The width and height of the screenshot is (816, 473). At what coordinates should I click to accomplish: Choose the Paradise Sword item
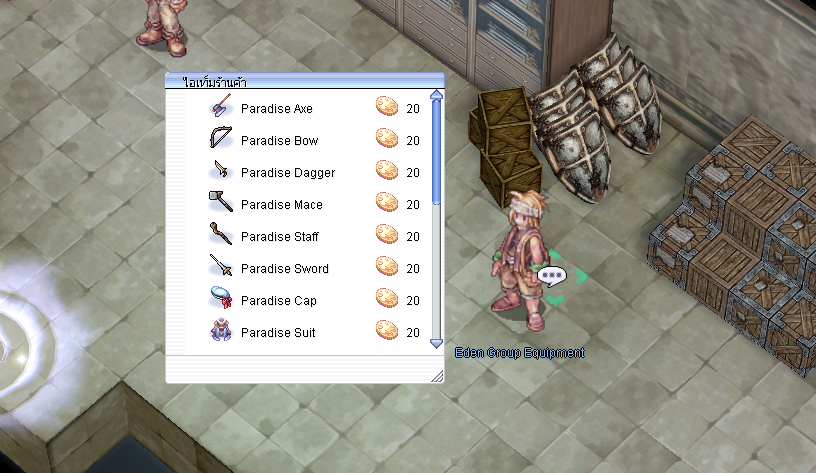tap(284, 268)
